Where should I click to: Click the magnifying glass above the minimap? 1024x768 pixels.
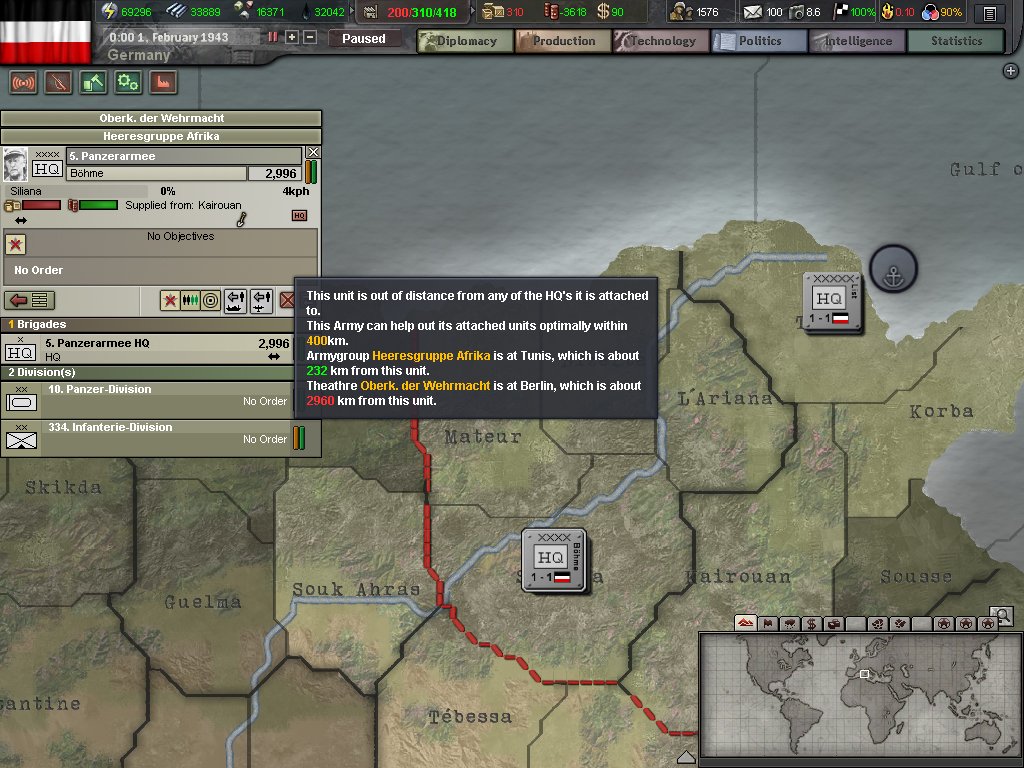(1001, 614)
